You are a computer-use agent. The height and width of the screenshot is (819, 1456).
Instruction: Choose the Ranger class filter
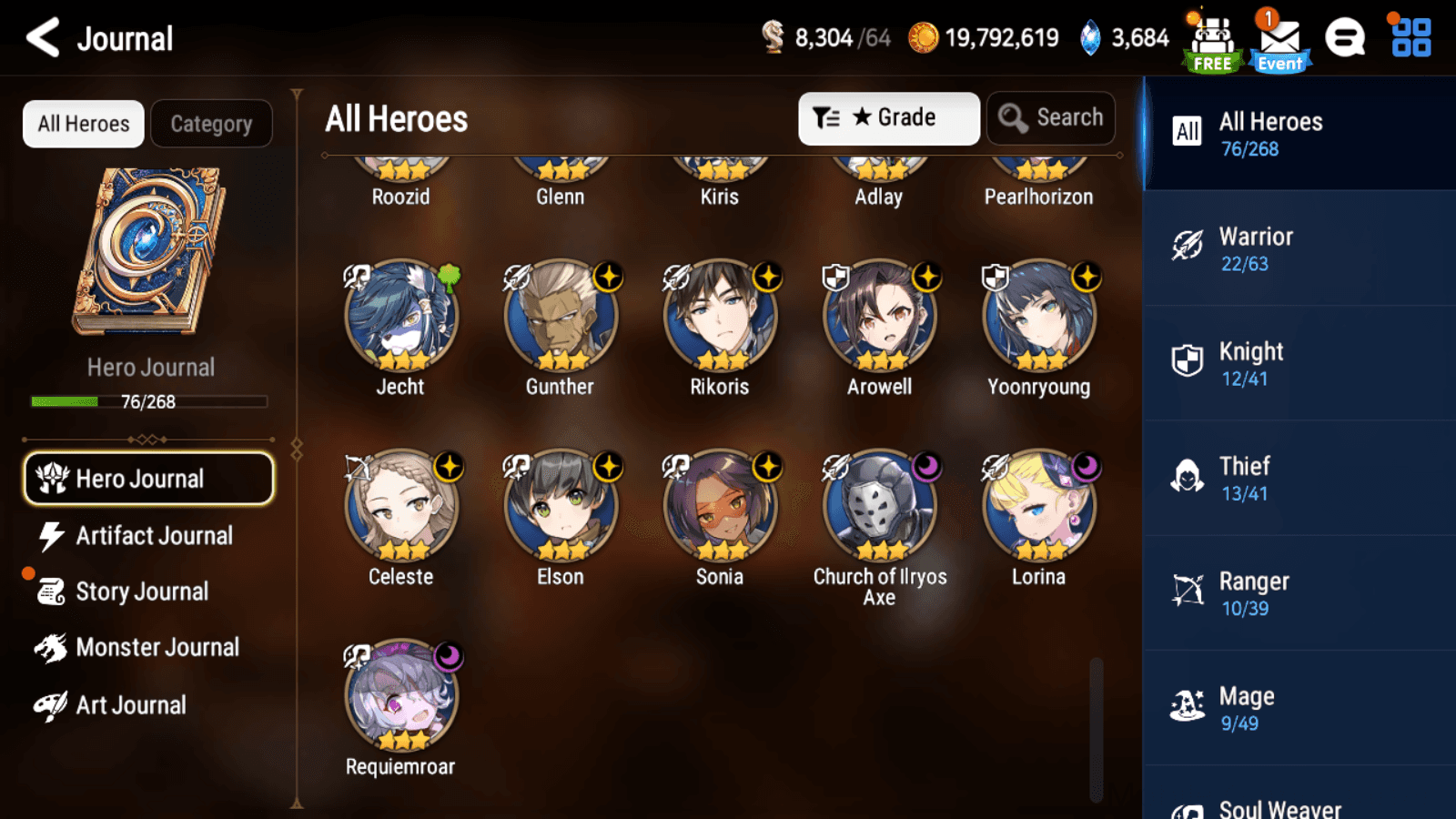(x=1299, y=592)
